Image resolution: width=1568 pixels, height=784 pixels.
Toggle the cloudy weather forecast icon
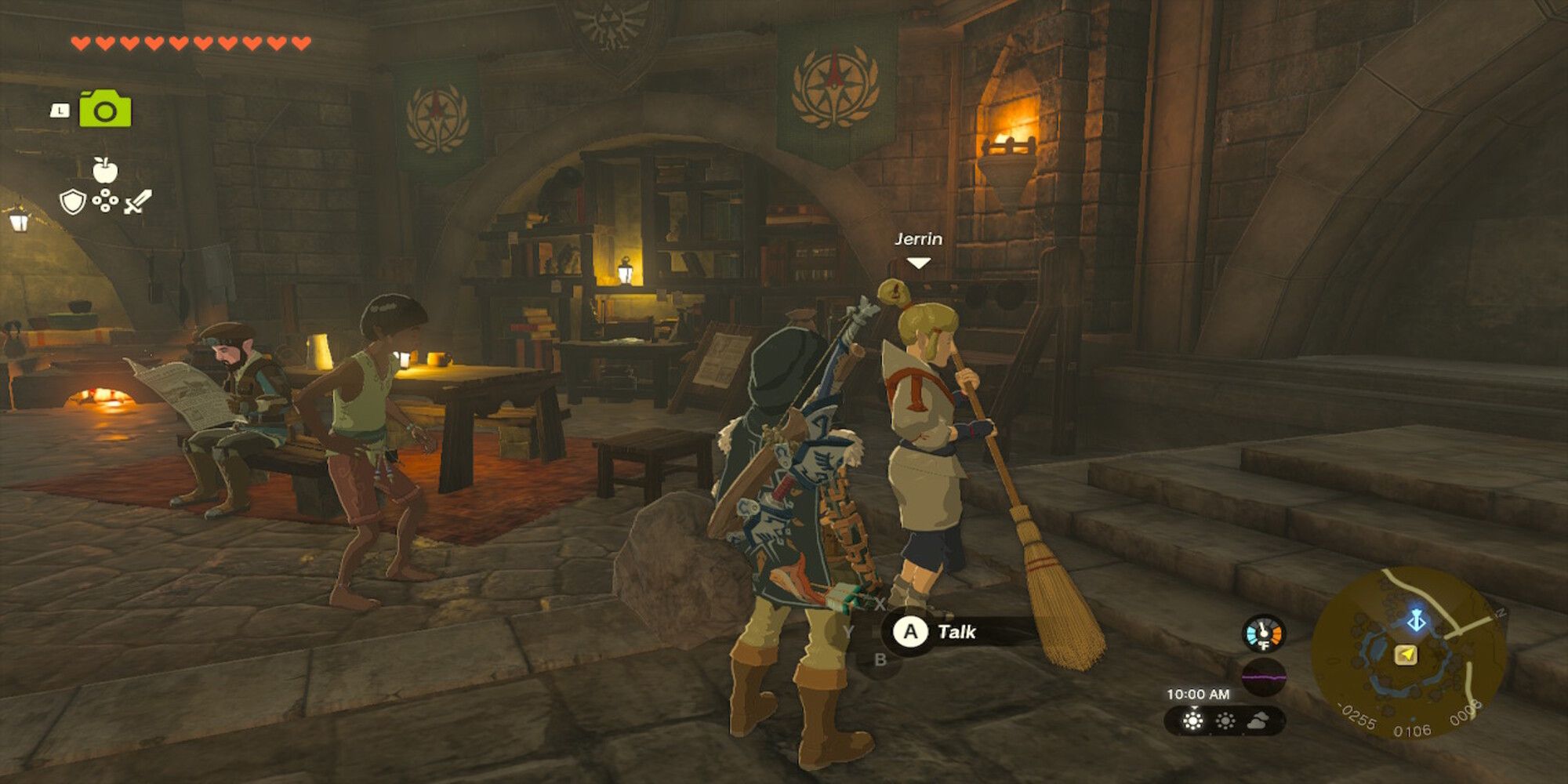(1258, 723)
